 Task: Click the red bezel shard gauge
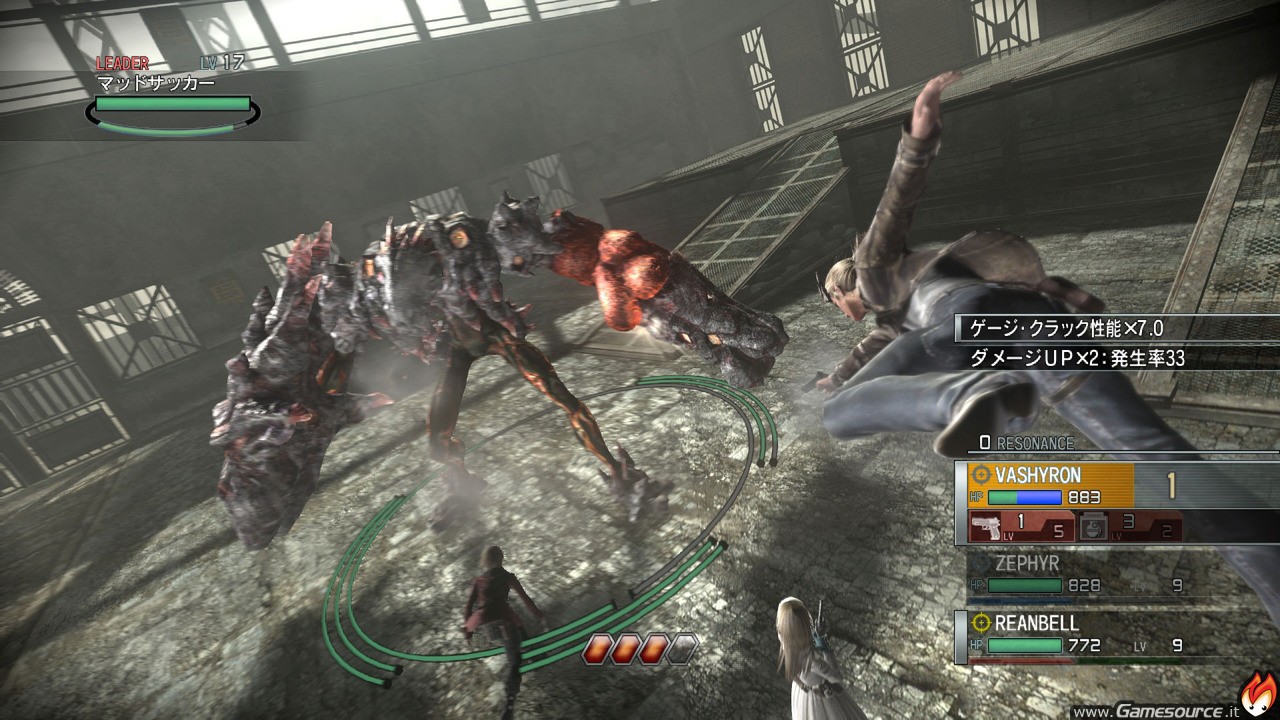click(640, 649)
